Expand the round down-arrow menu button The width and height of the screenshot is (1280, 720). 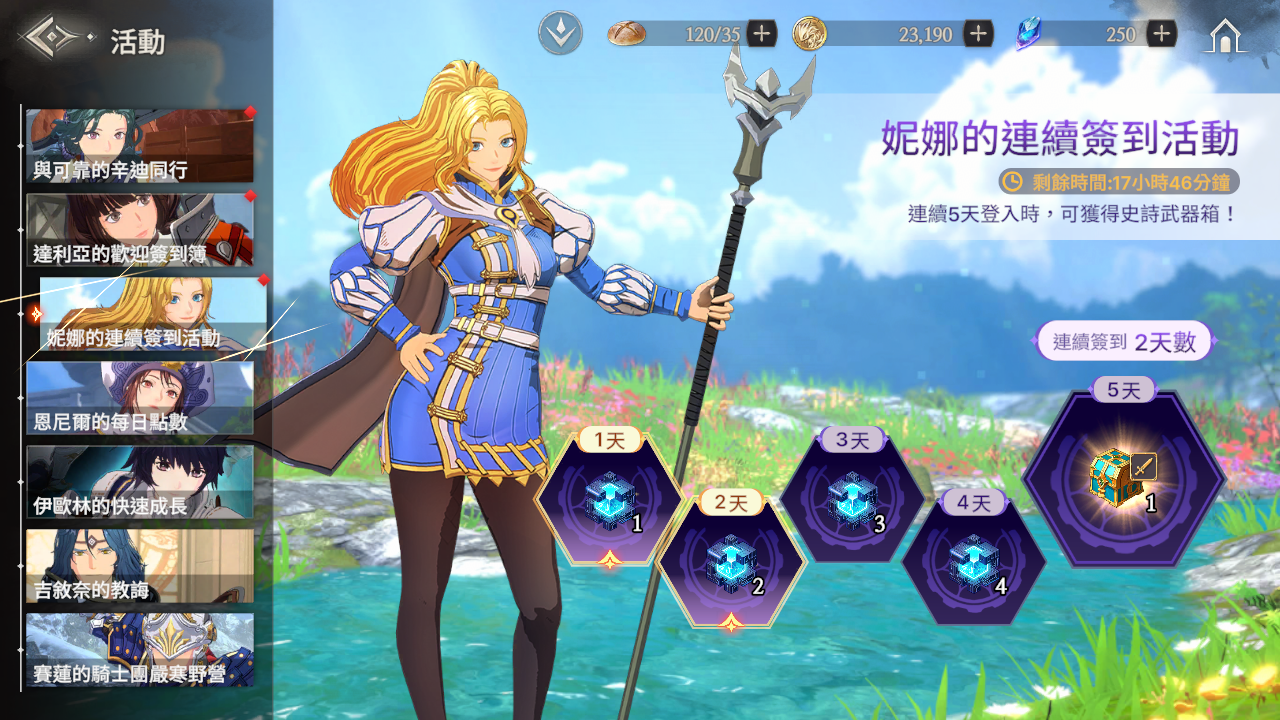(560, 34)
